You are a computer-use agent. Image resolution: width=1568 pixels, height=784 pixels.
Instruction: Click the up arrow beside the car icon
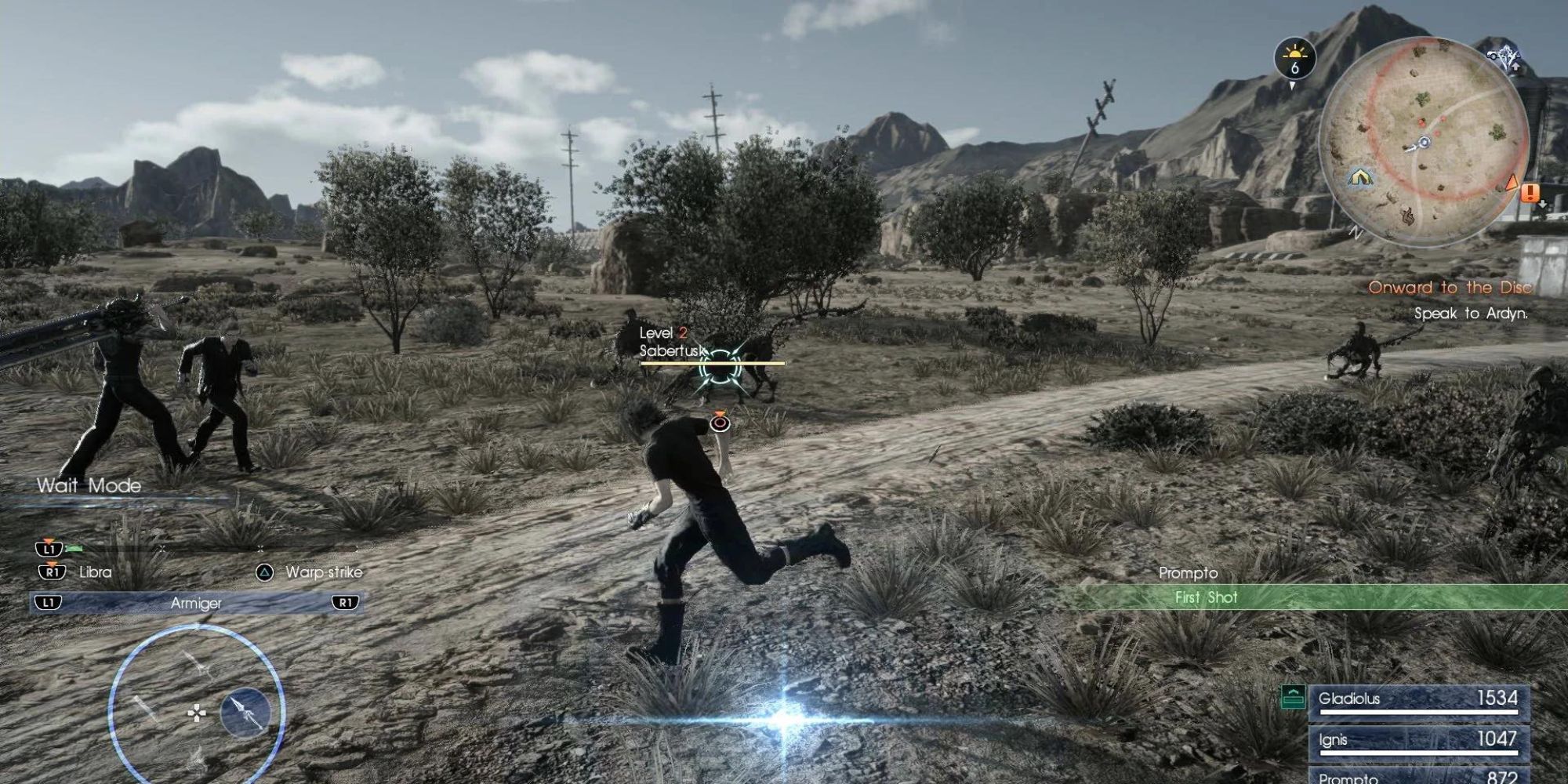click(1515, 67)
